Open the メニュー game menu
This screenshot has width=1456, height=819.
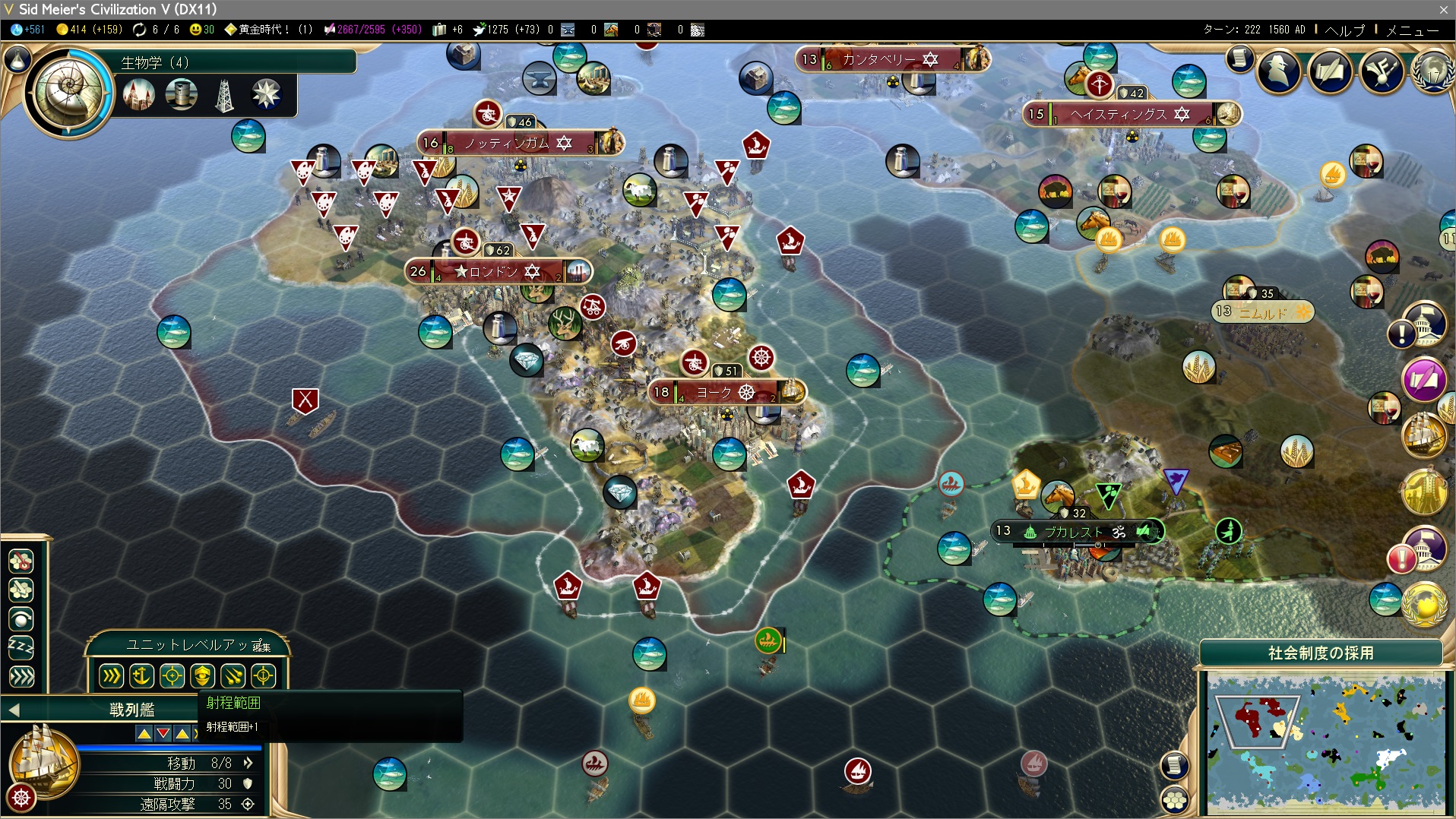(x=1412, y=30)
